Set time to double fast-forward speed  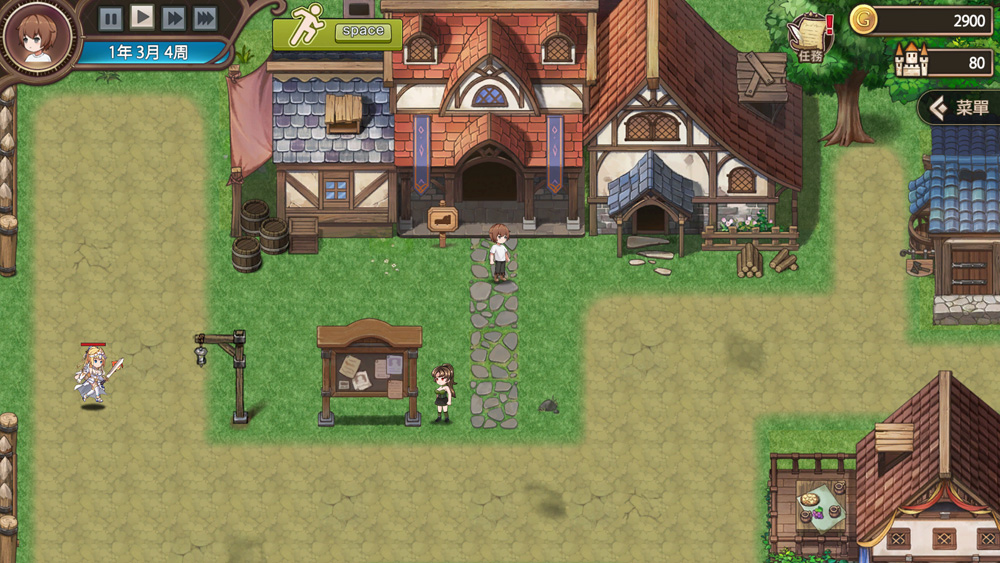174,18
